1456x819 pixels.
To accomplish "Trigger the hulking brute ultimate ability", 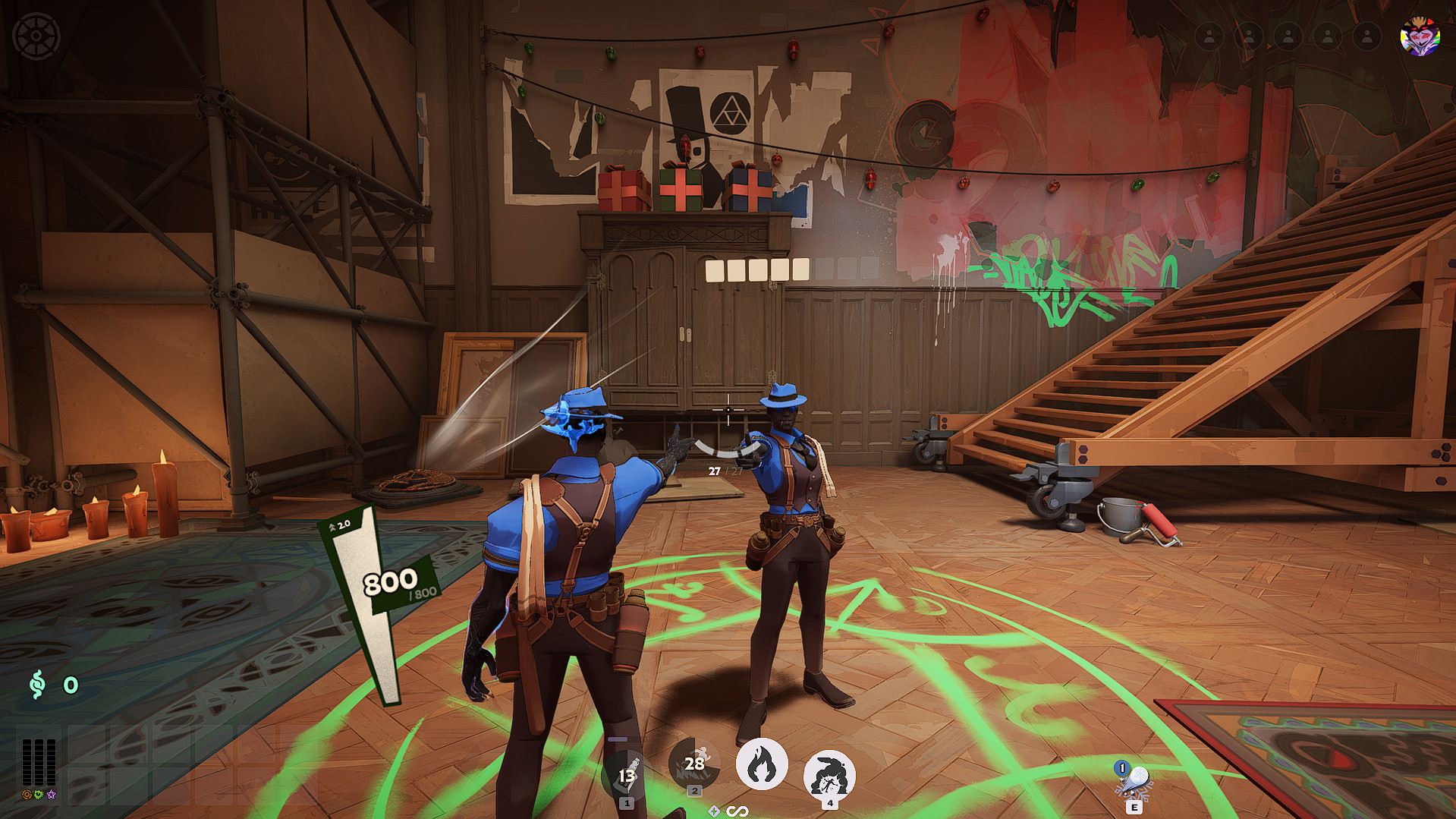I will [x=829, y=776].
